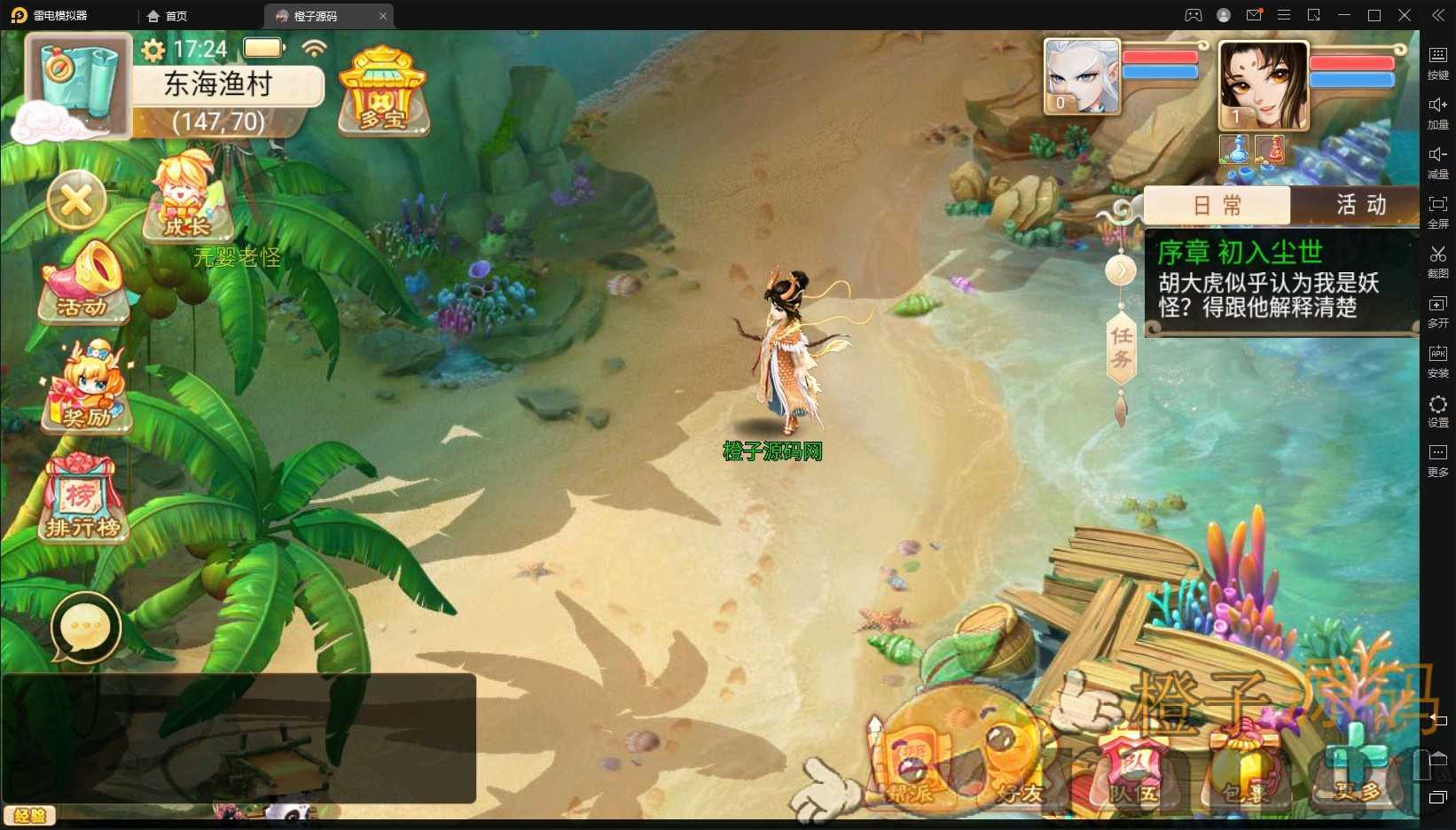The height and width of the screenshot is (830, 1456).
Task: Open the settings gear icon
Action: (153, 50)
